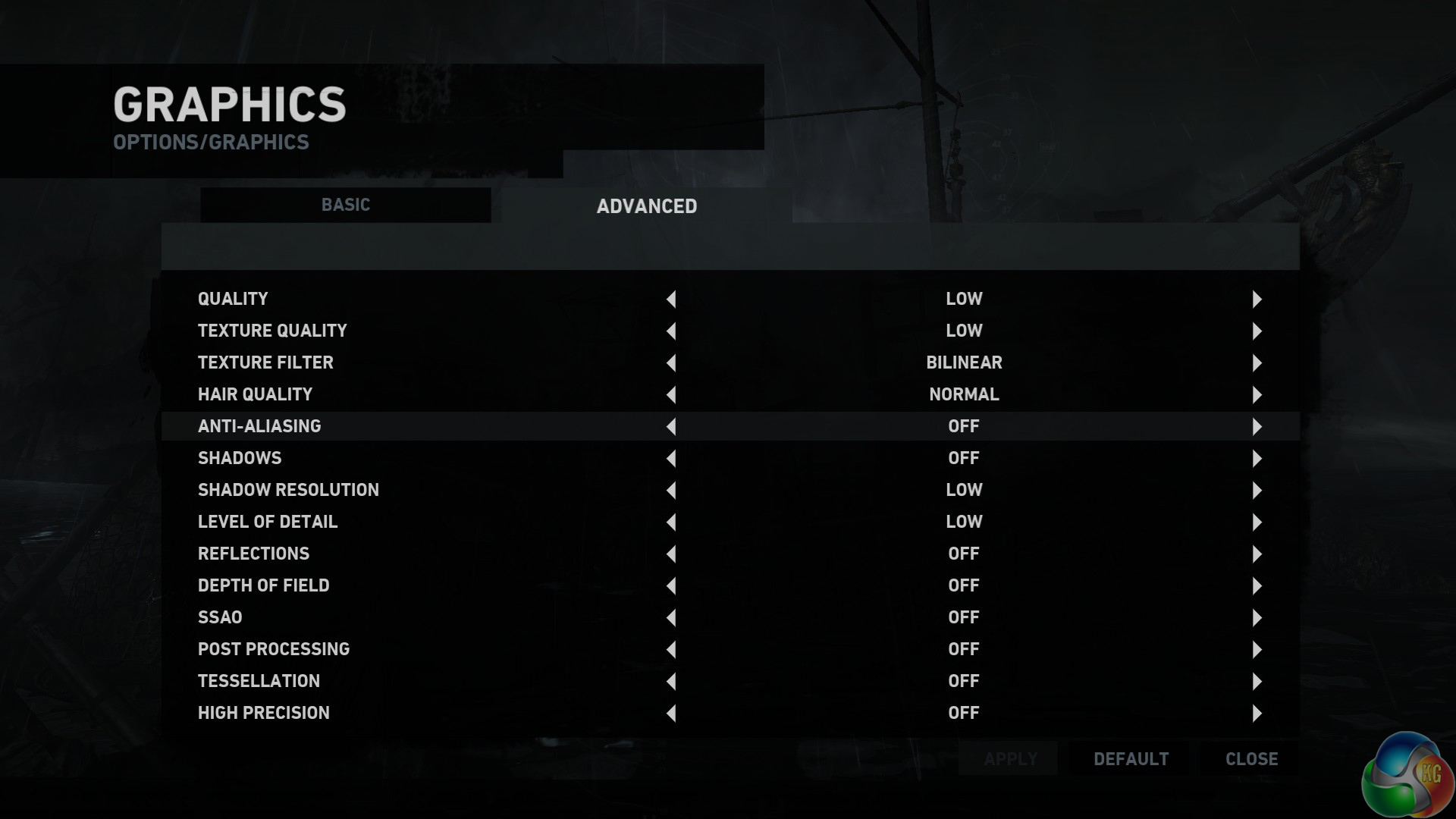Switch Post Processing with right arrow
The height and width of the screenshot is (819, 1456).
(x=1257, y=650)
